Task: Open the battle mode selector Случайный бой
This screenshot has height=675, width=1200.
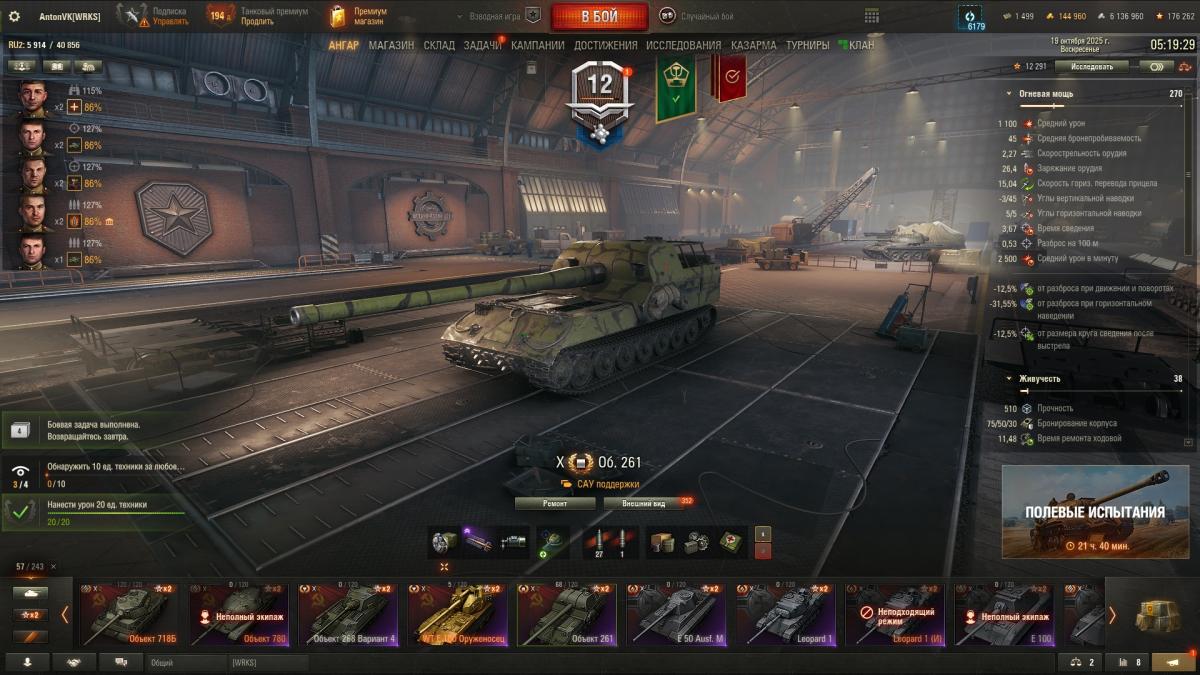Action: tap(697, 17)
